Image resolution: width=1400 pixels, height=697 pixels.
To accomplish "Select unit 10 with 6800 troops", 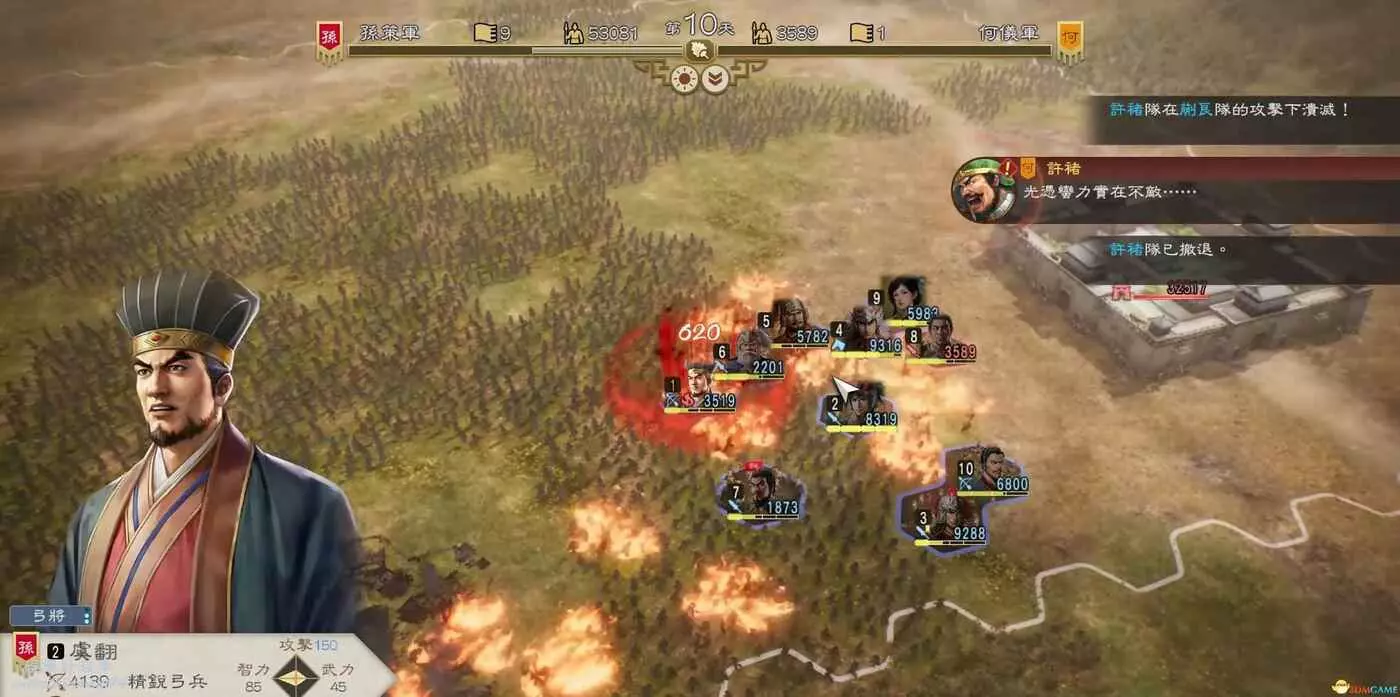I will coord(990,470).
